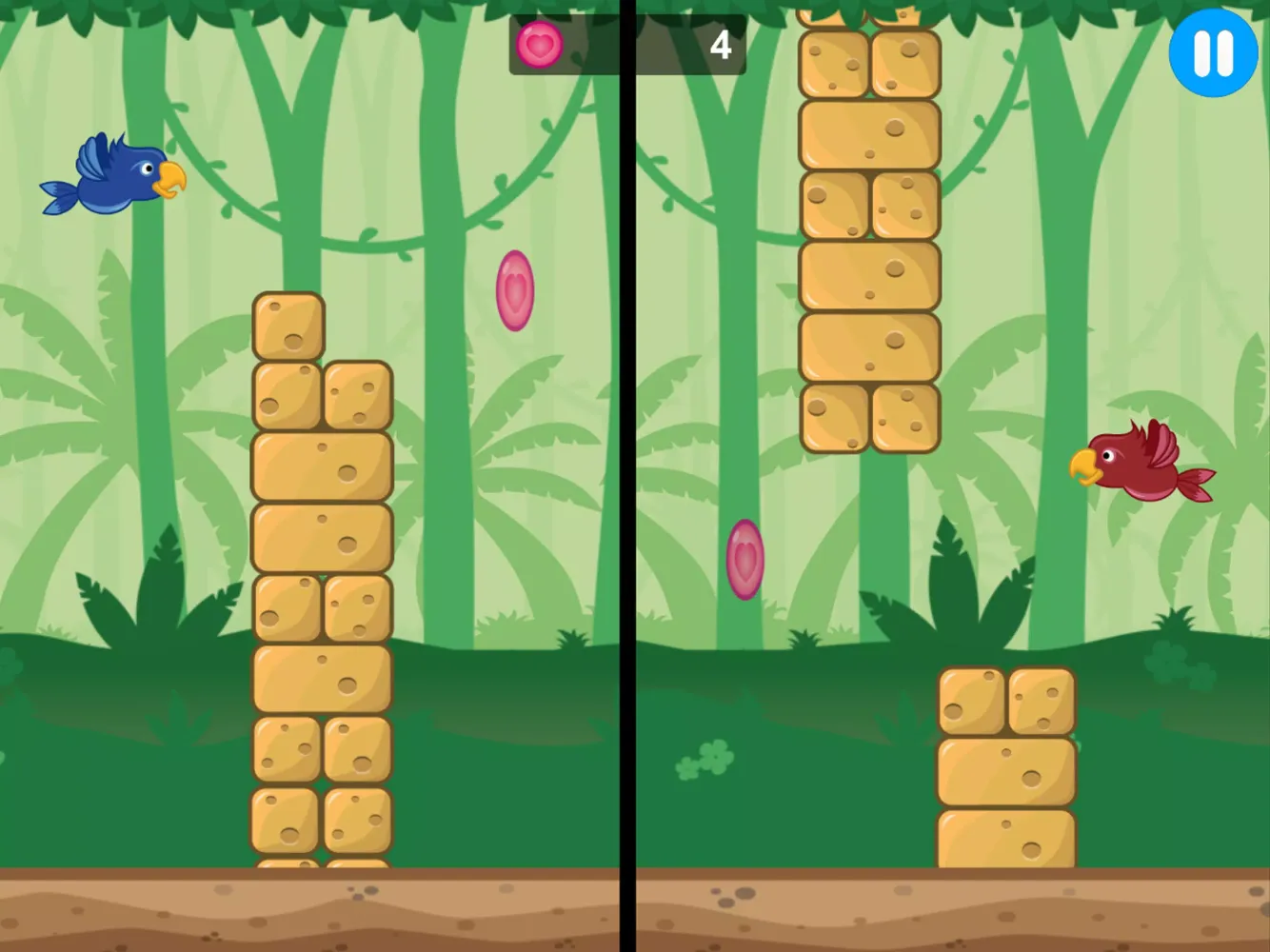Click the black divider between the two screens
The width and height of the screenshot is (1270, 952).
tap(632, 476)
